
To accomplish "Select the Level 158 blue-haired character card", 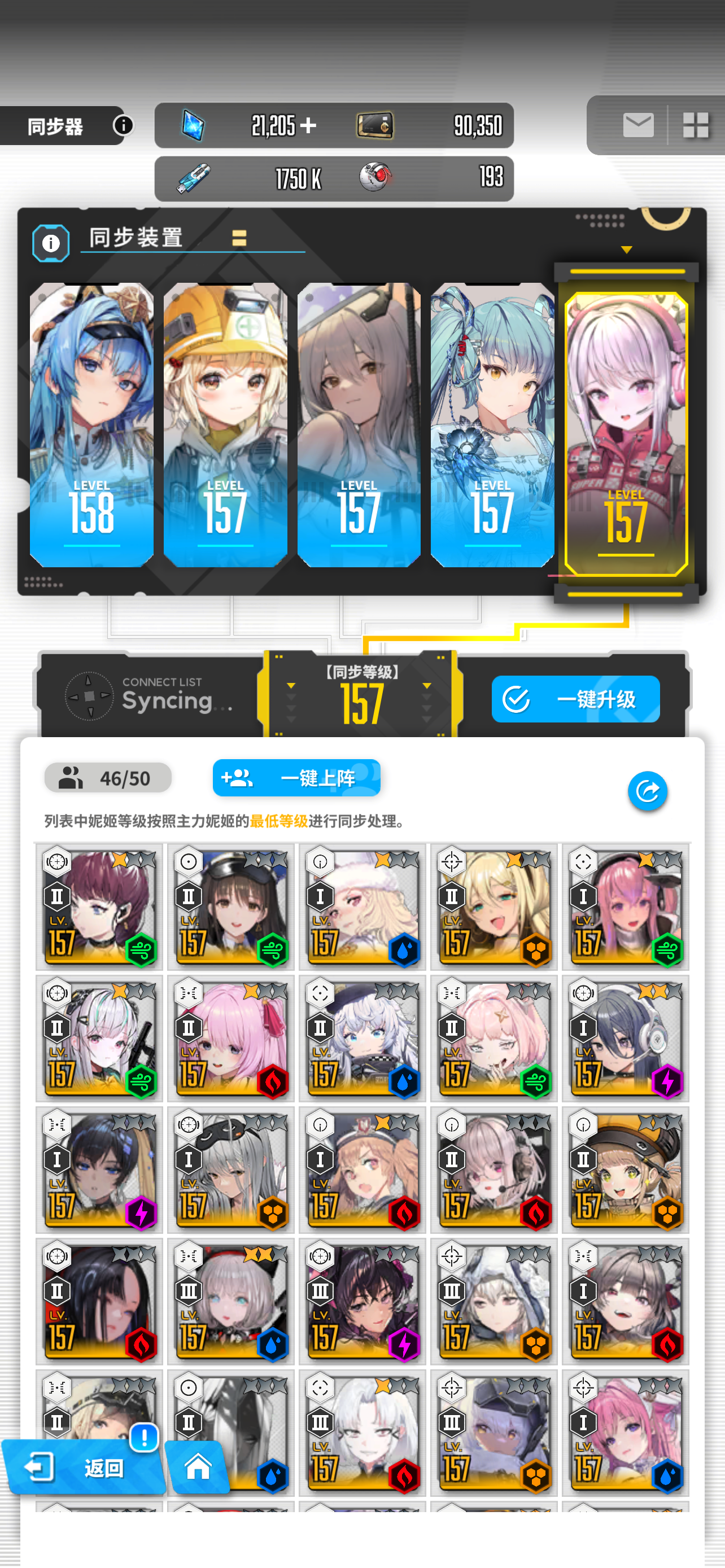I will point(92,426).
